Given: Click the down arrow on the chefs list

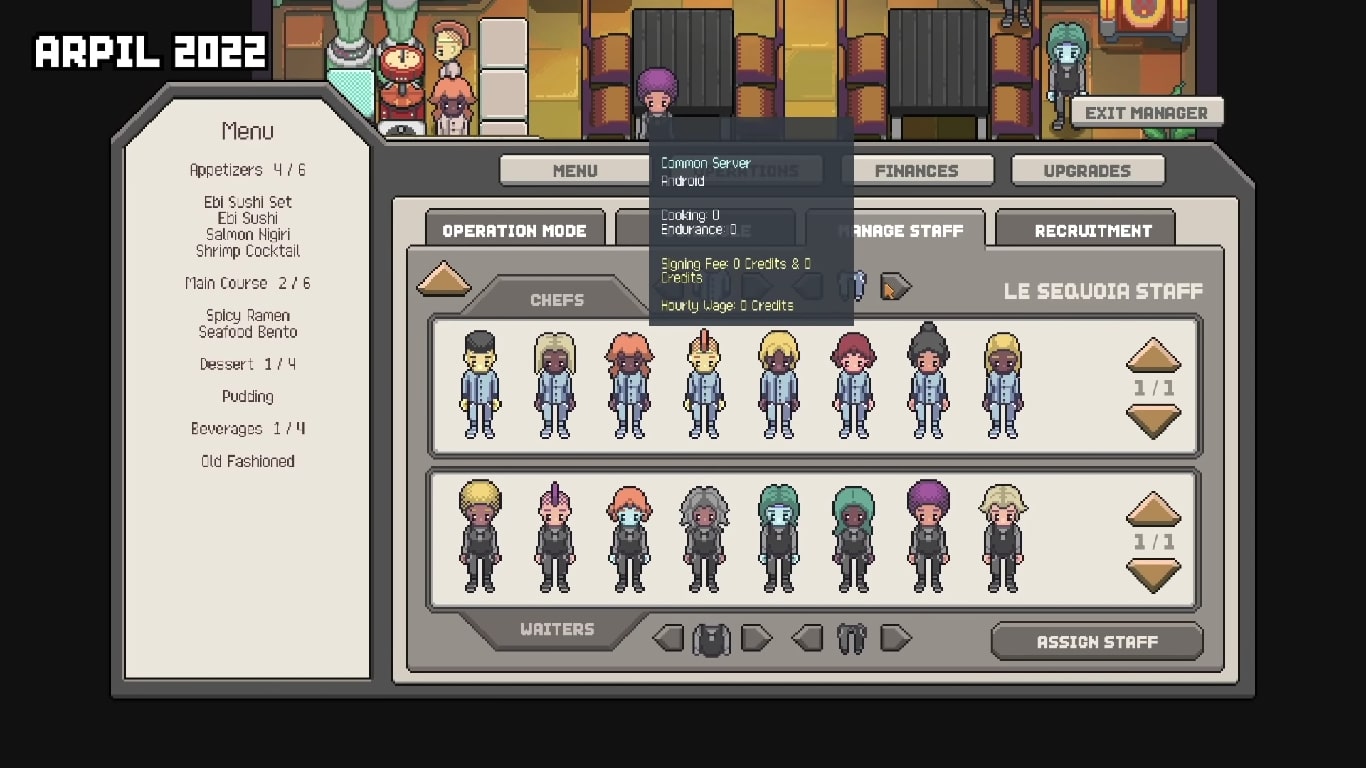Looking at the screenshot, I should (x=1152, y=420).
